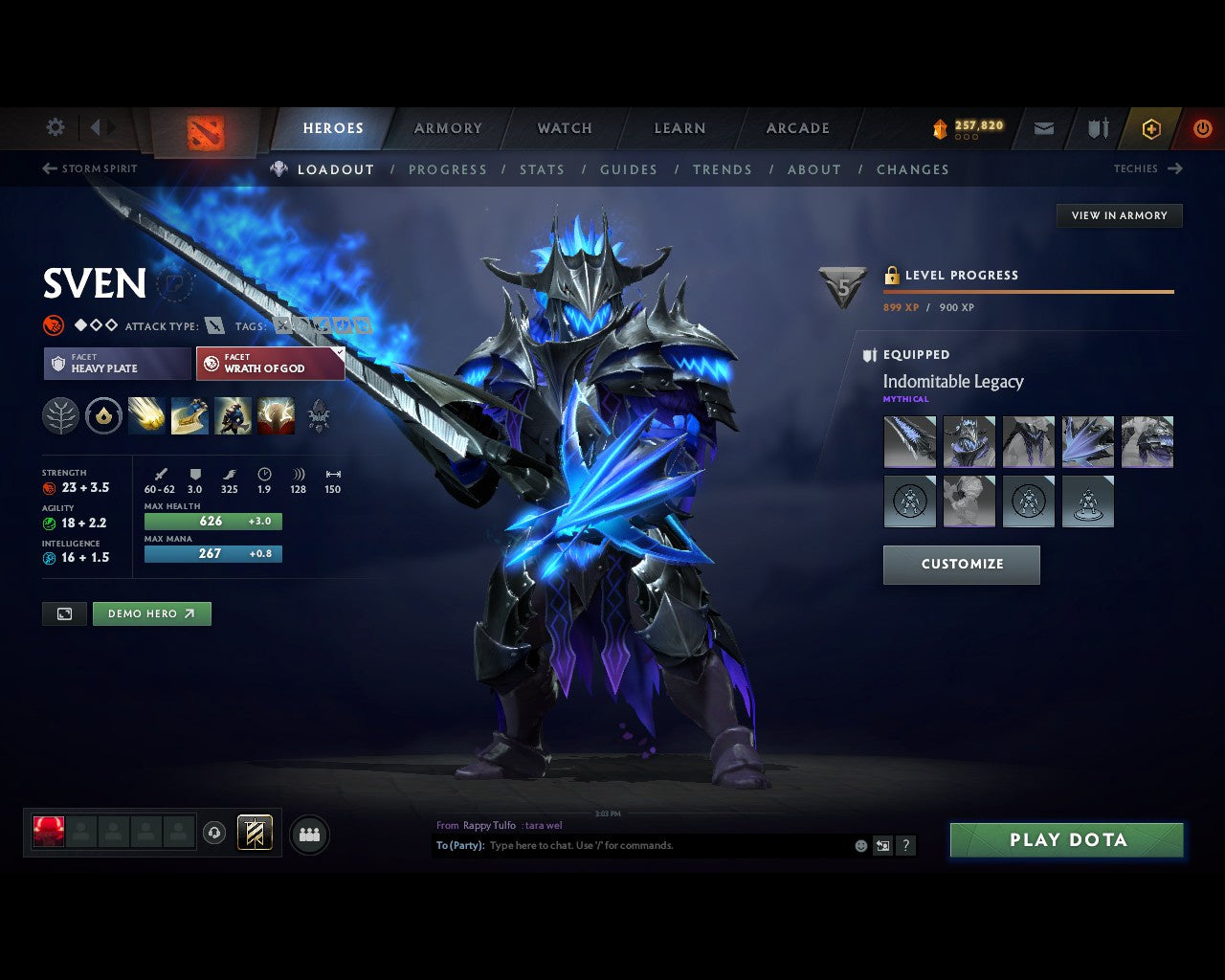Open the settings gear icon

click(55, 126)
